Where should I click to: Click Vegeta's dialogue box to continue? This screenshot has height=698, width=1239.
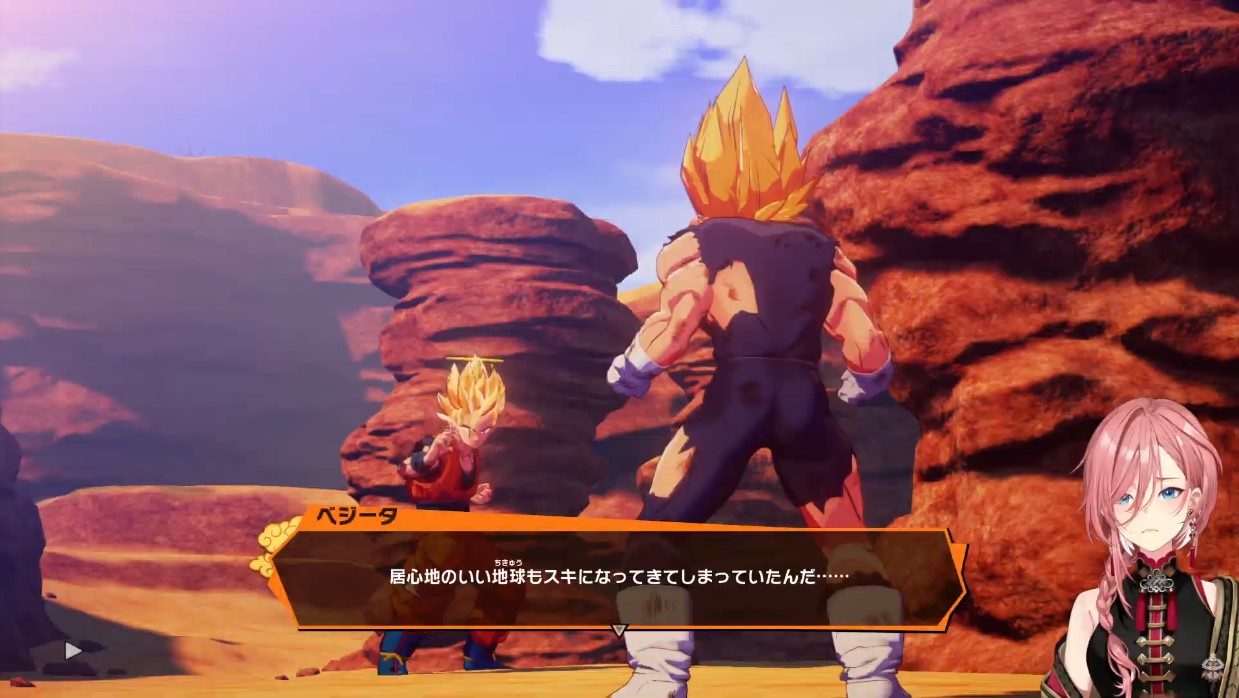click(x=618, y=577)
